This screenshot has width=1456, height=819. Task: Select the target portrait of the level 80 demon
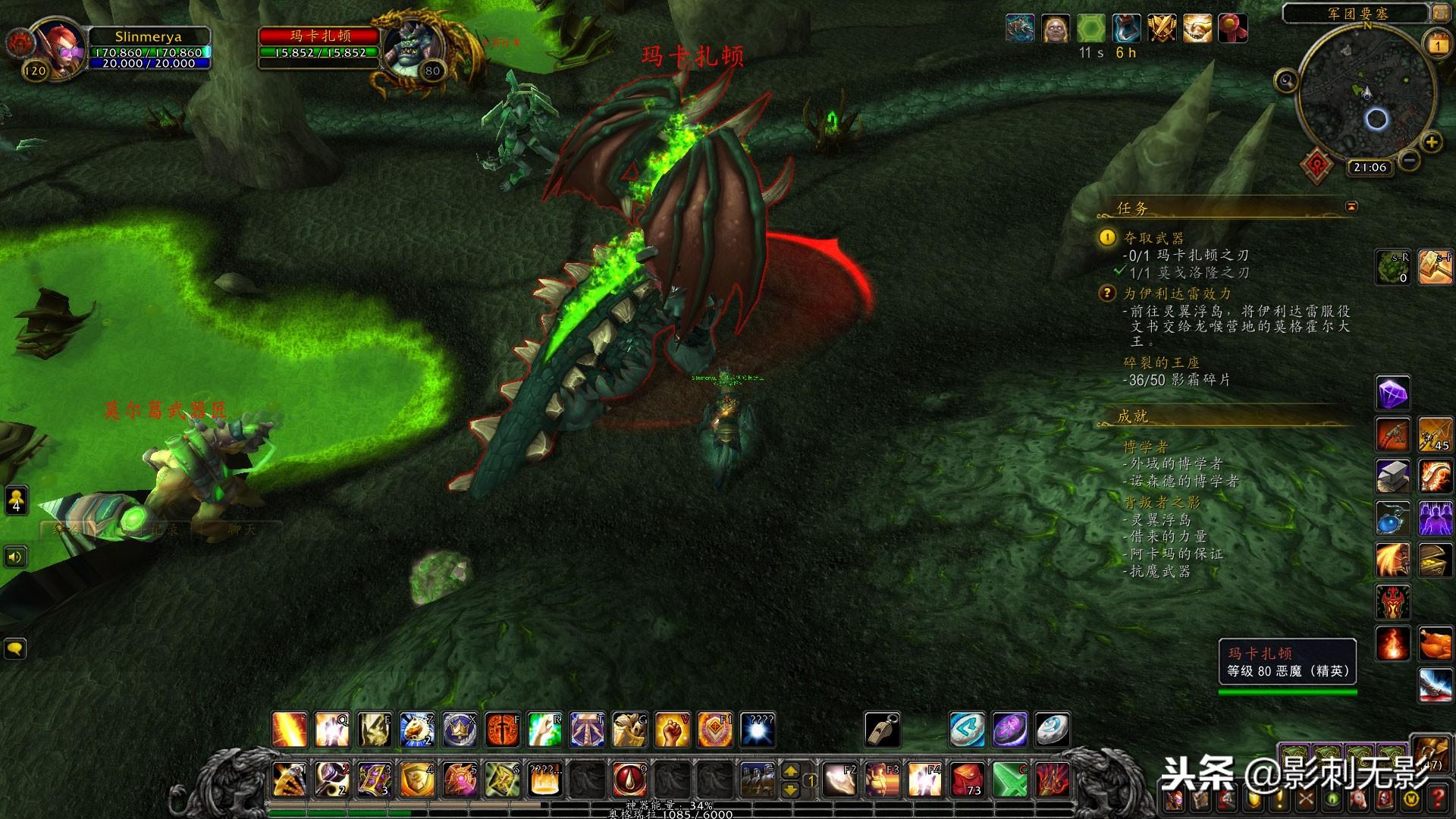pyautogui.click(x=412, y=47)
